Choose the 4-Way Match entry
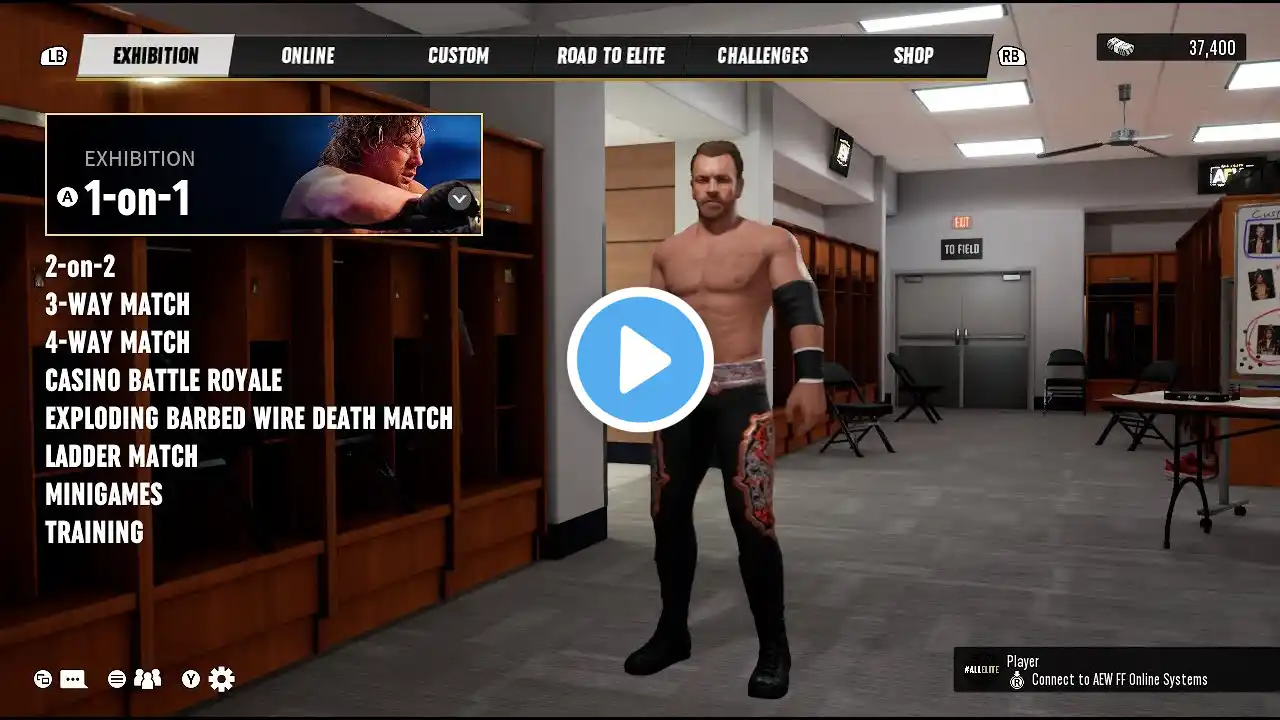This screenshot has width=1280, height=720. [117, 343]
